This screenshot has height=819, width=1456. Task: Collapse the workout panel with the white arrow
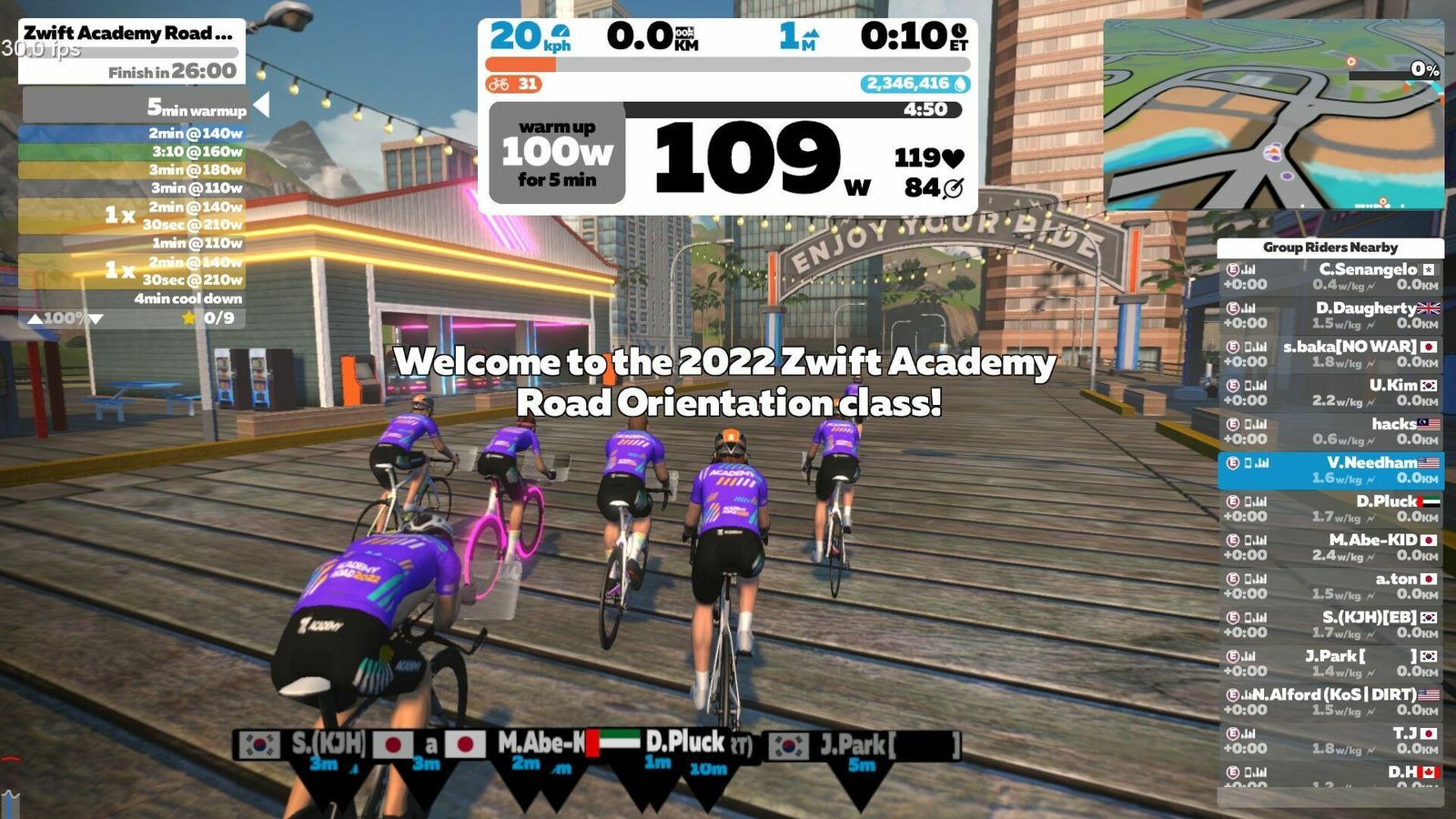[261, 106]
